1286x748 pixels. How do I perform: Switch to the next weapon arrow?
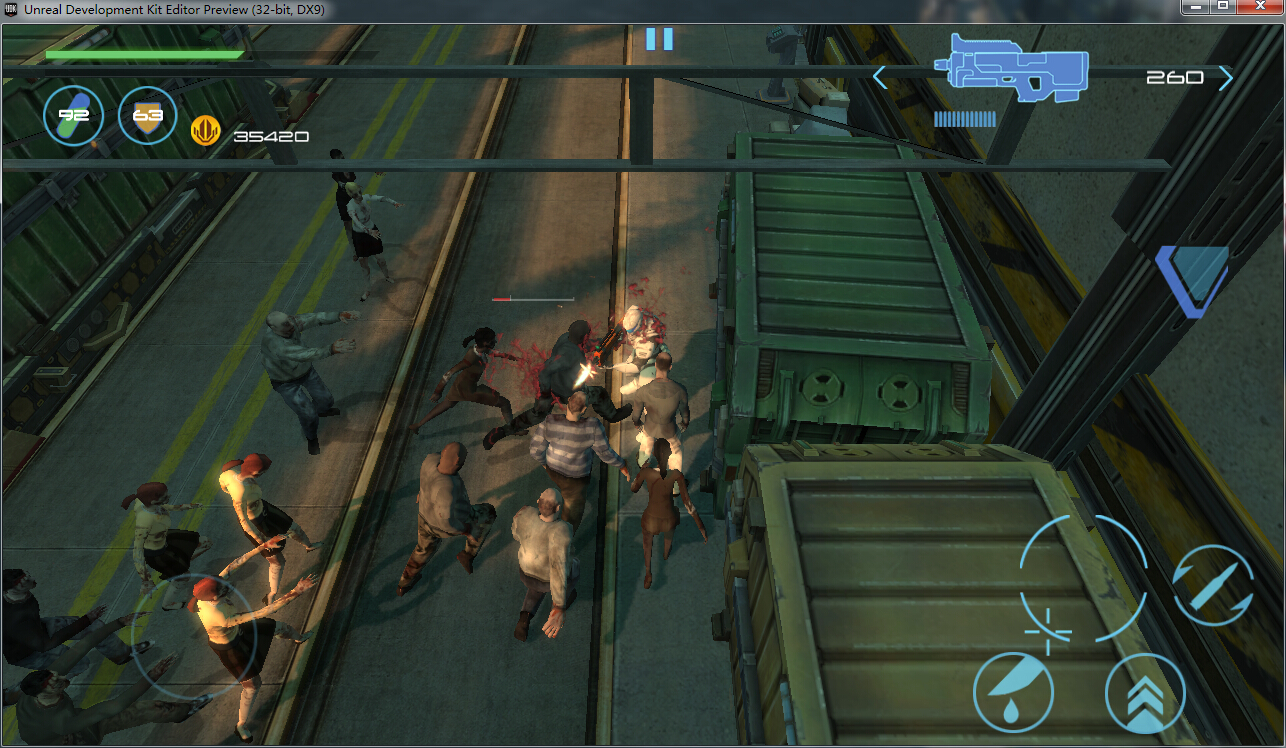1226,78
